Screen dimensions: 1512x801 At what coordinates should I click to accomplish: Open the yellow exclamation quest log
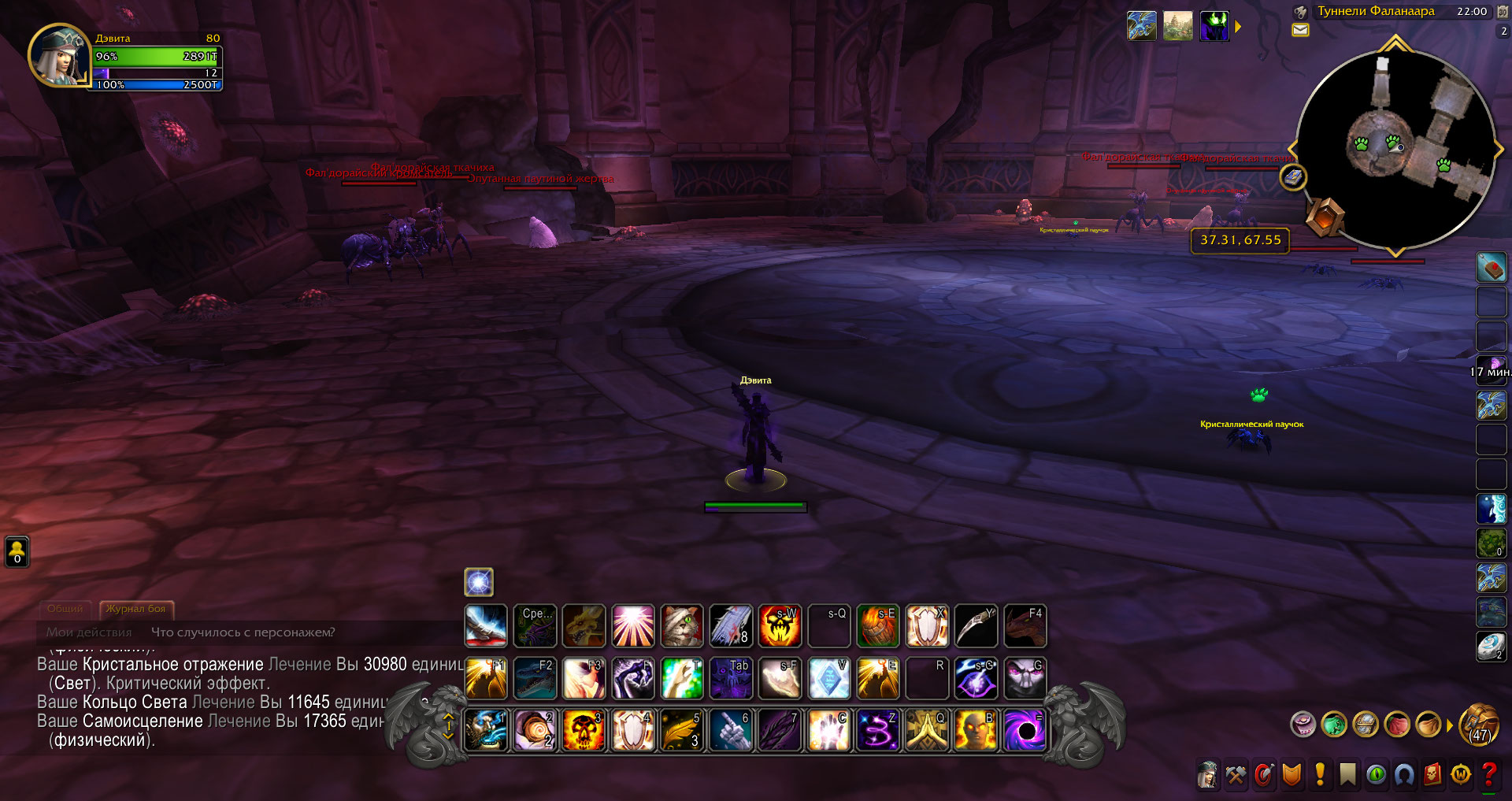point(1320,776)
